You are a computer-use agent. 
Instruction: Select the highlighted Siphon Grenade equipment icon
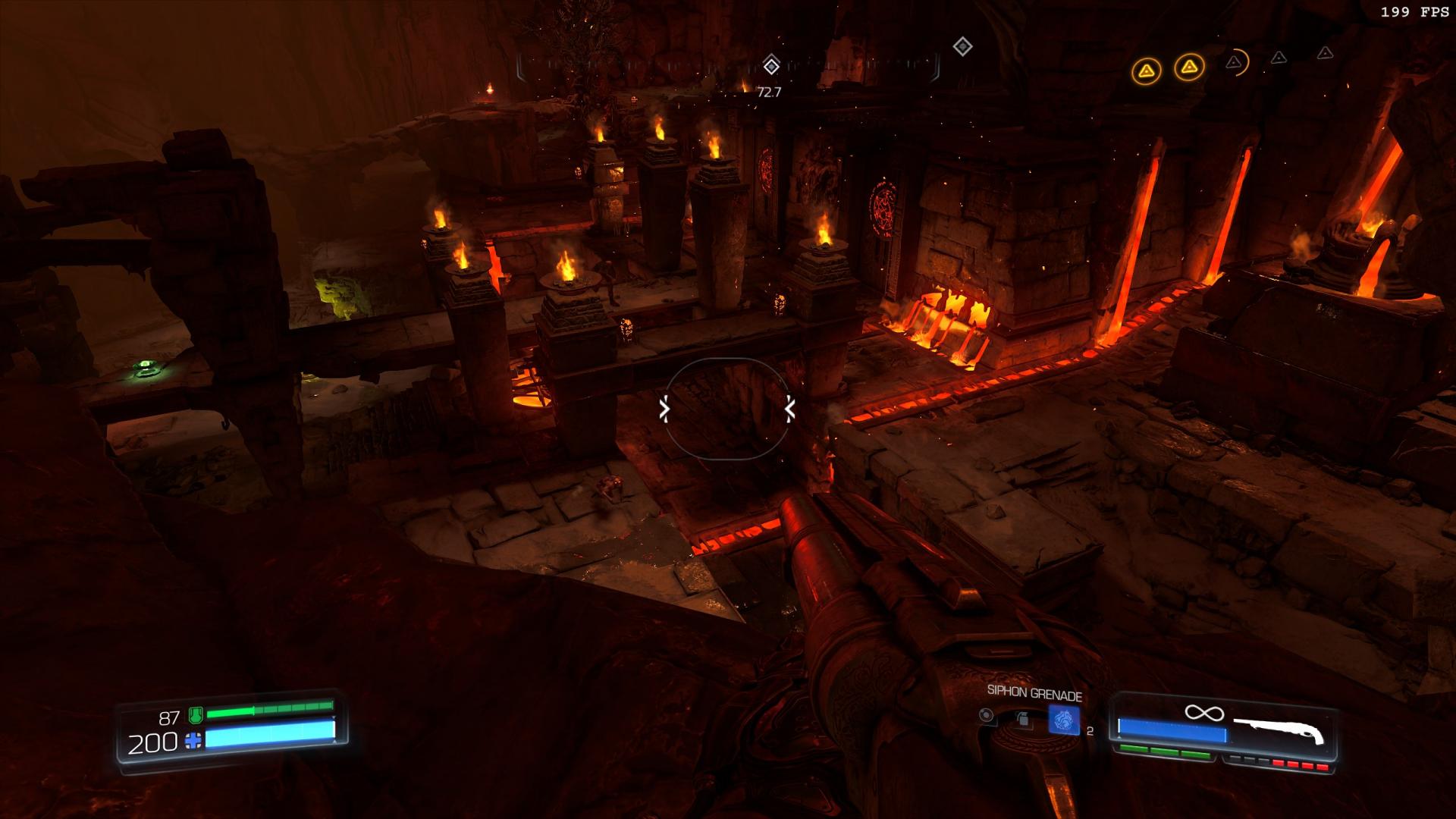pyautogui.click(x=1063, y=720)
